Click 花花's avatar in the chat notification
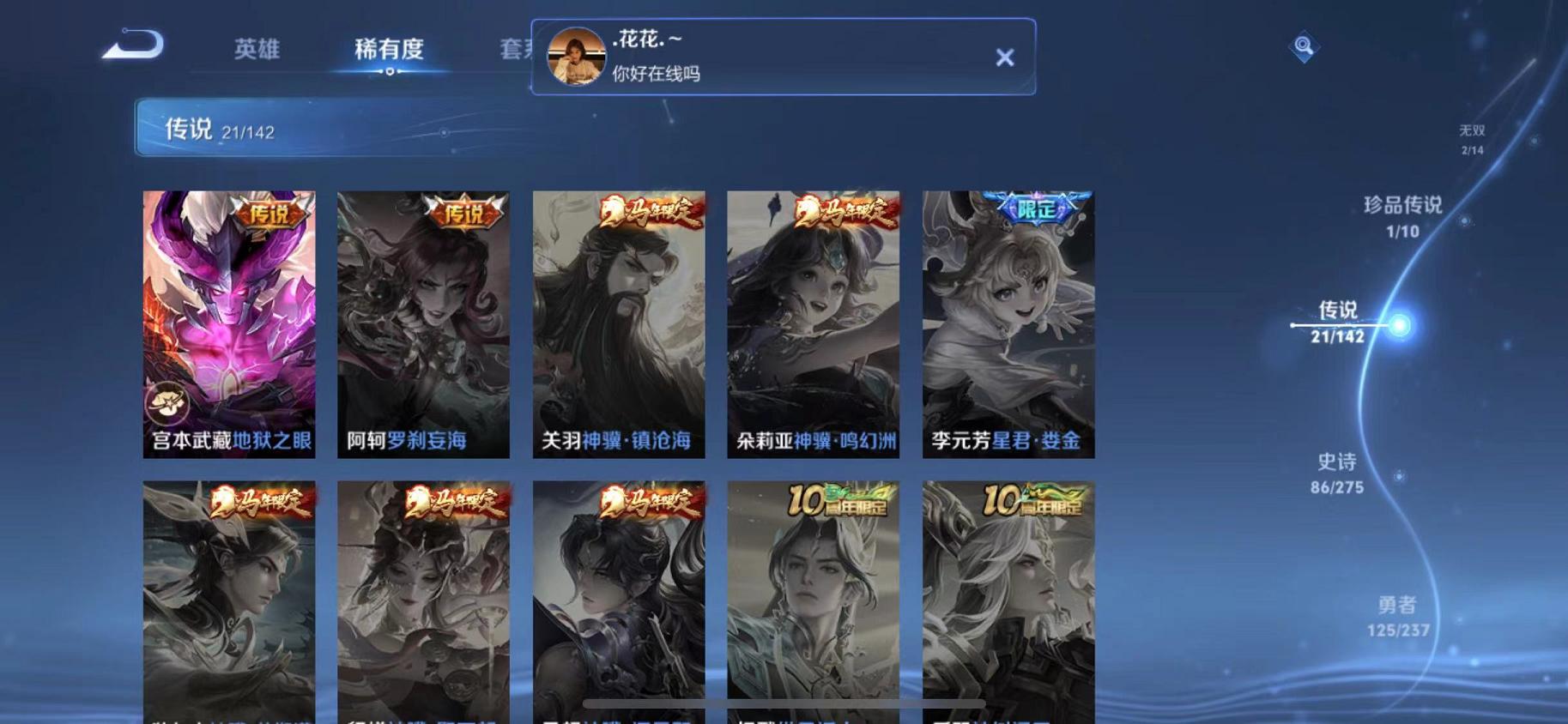Viewport: 1568px width, 724px height. pos(577,57)
